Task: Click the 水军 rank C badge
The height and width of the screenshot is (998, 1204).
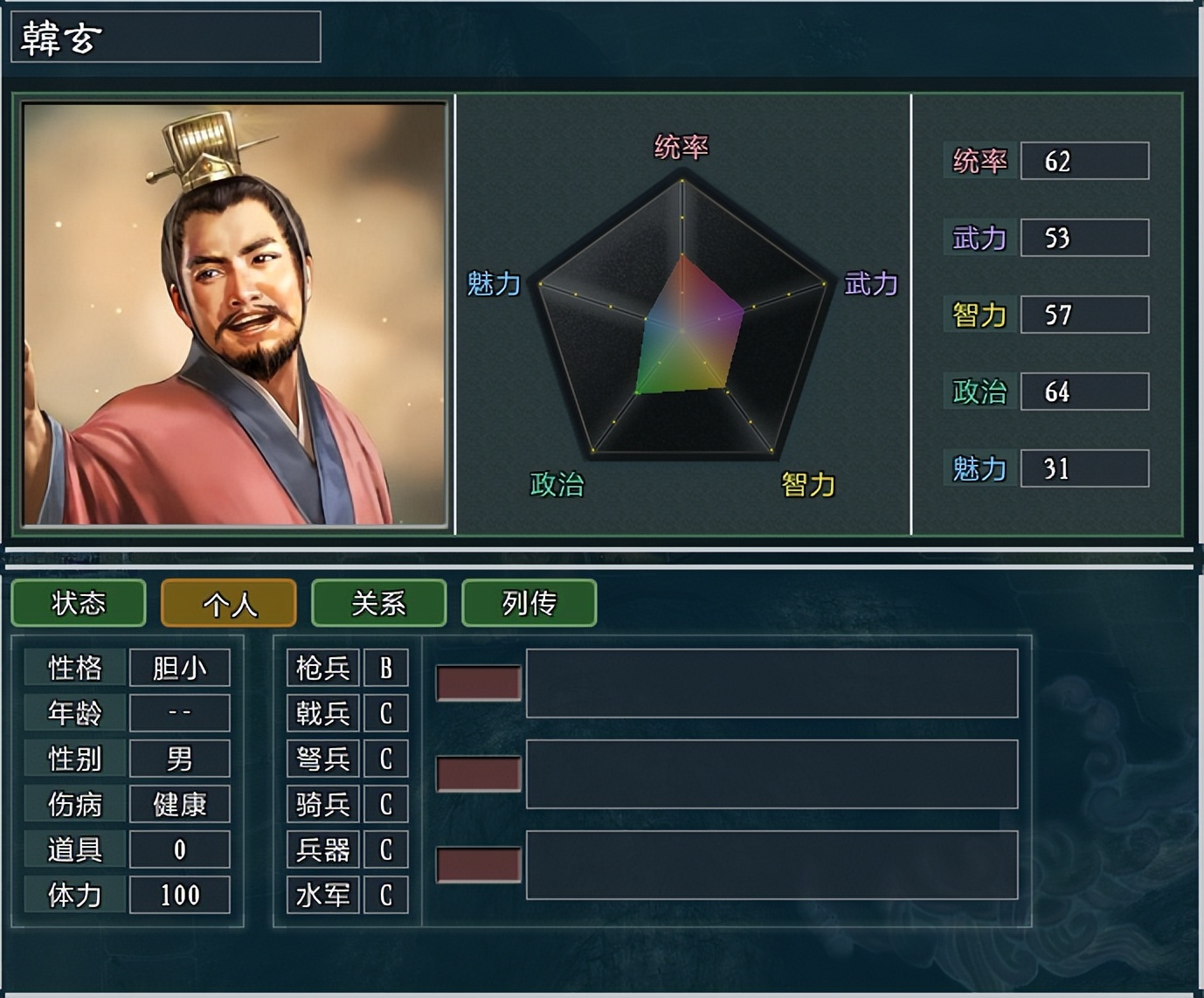Action: pos(385,894)
